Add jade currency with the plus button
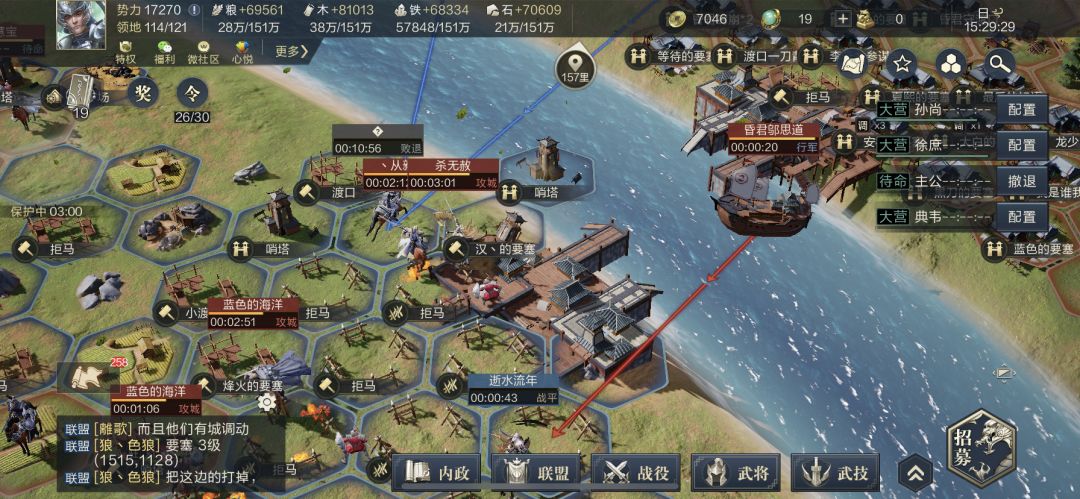The width and height of the screenshot is (1080, 499). click(x=843, y=18)
